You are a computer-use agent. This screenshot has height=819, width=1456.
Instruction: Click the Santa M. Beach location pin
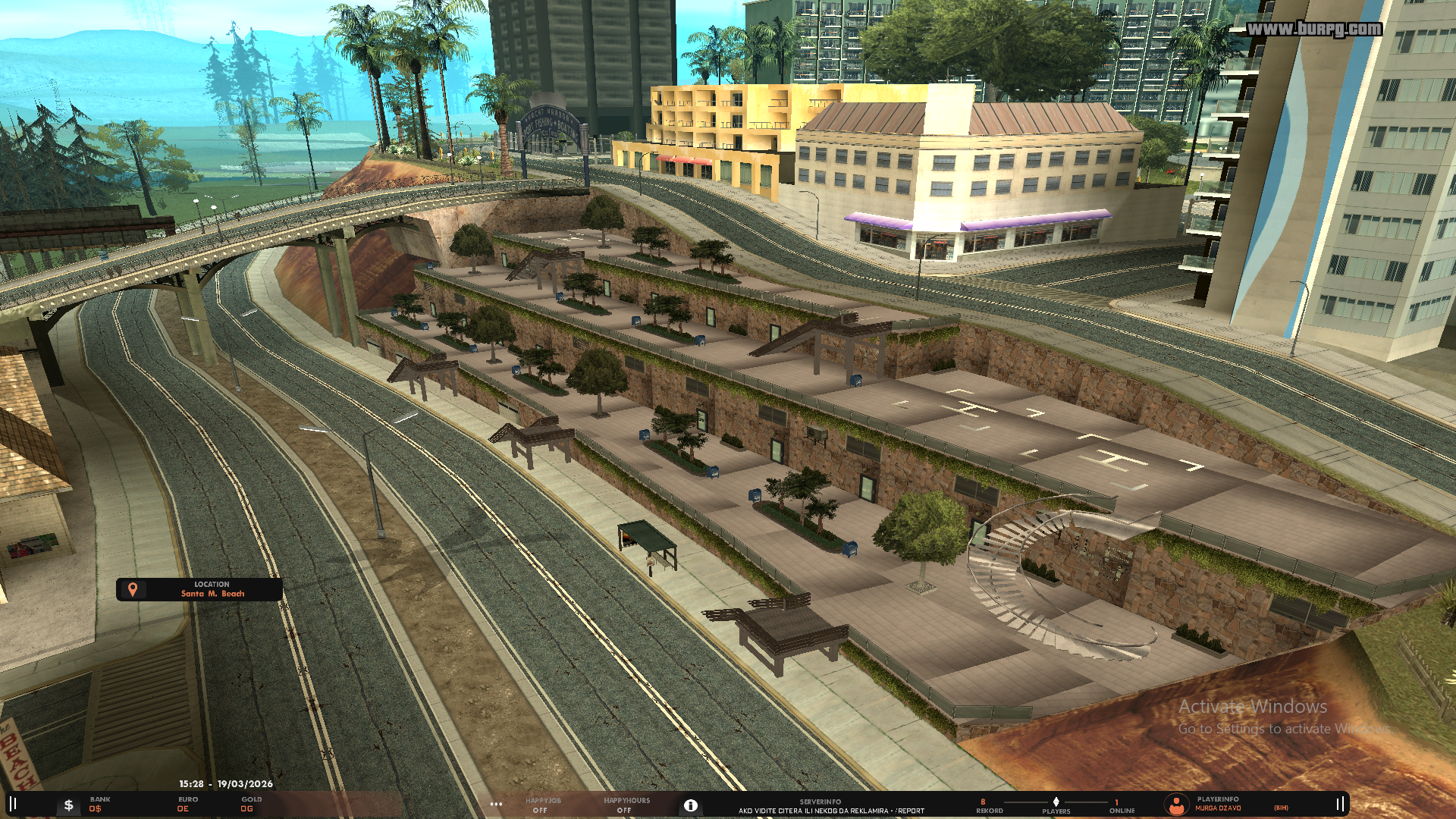133,589
